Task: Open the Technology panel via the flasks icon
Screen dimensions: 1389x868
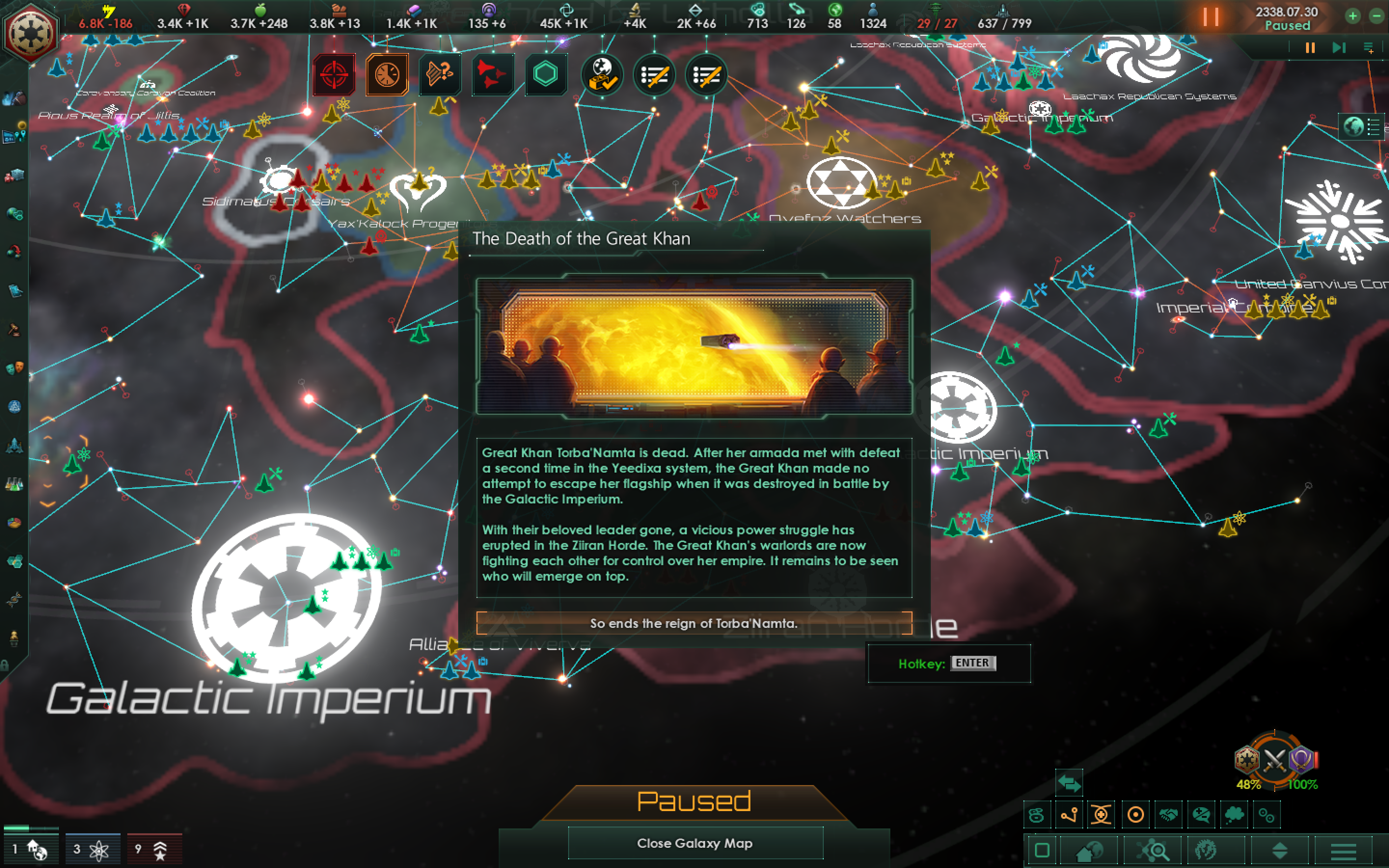Action: pos(14,485)
